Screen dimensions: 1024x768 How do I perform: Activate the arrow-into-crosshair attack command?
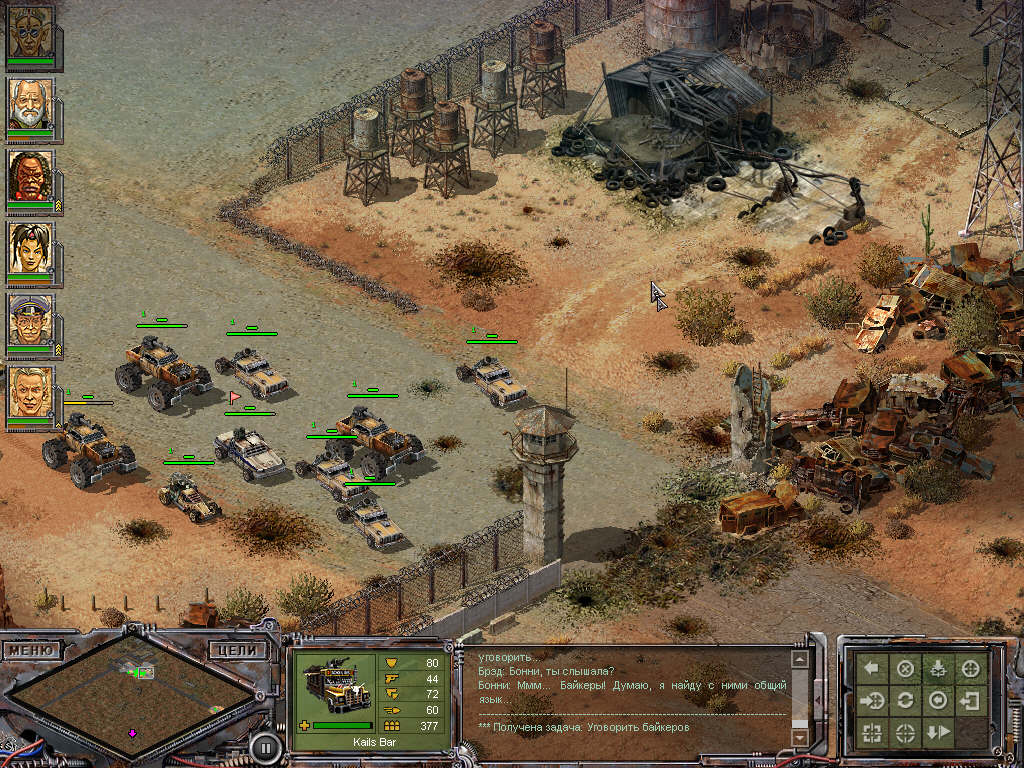pos(872,700)
